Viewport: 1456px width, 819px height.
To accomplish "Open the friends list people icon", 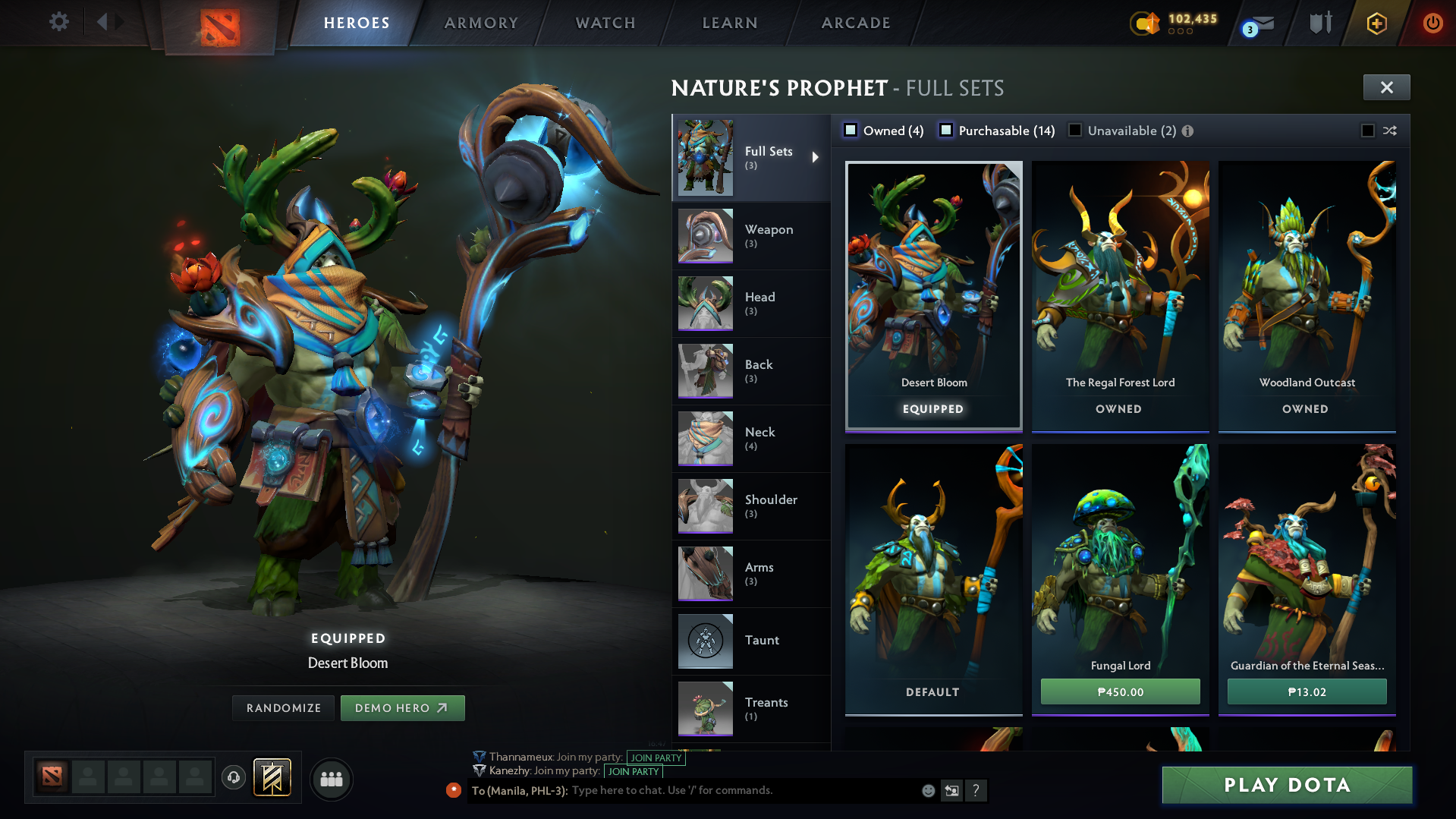I will 331,779.
